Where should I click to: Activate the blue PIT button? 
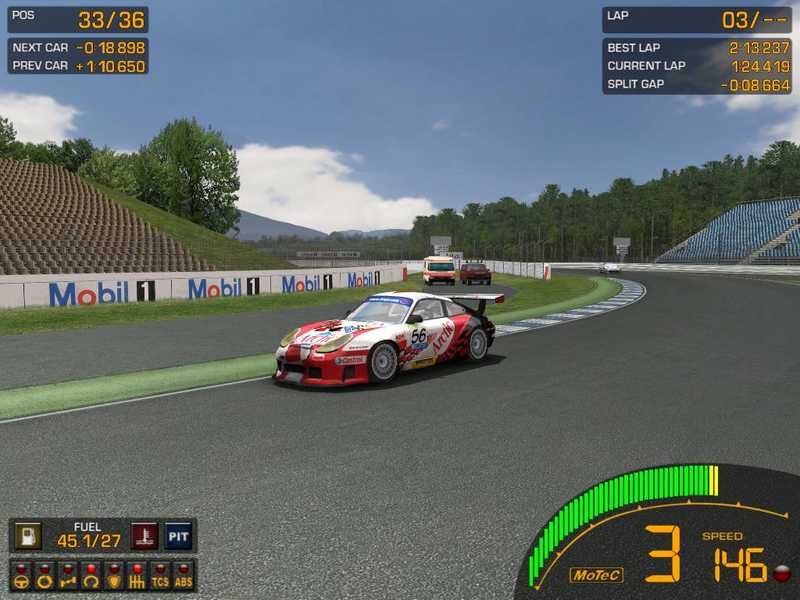click(x=179, y=535)
